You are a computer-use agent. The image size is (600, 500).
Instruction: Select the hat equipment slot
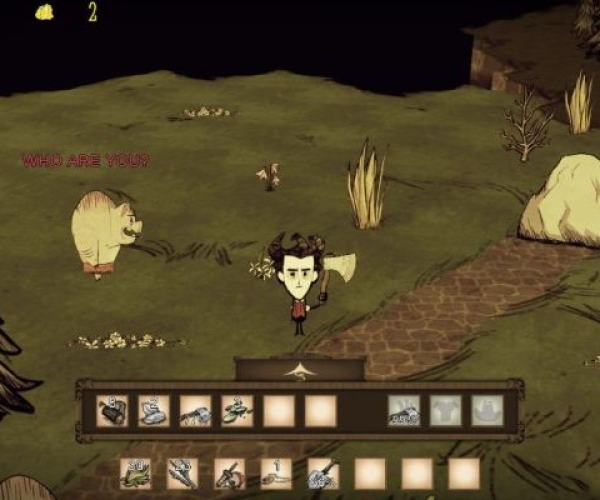pos(487,410)
